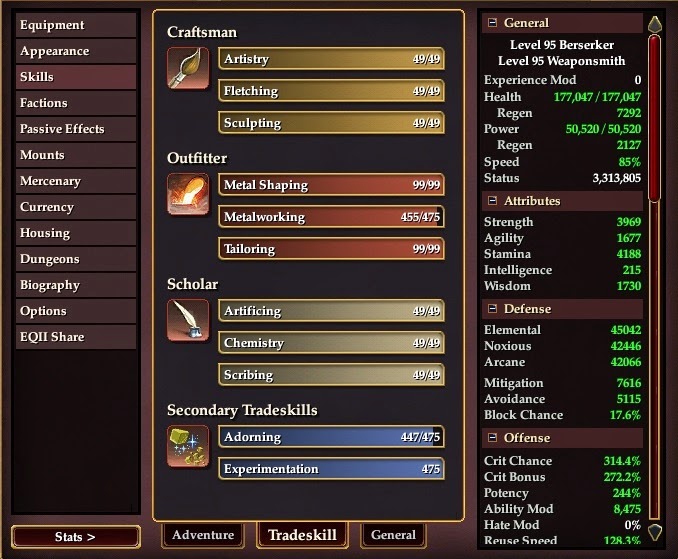This screenshot has height=559, width=678.
Task: Open the Biography page
Action: (x=76, y=285)
